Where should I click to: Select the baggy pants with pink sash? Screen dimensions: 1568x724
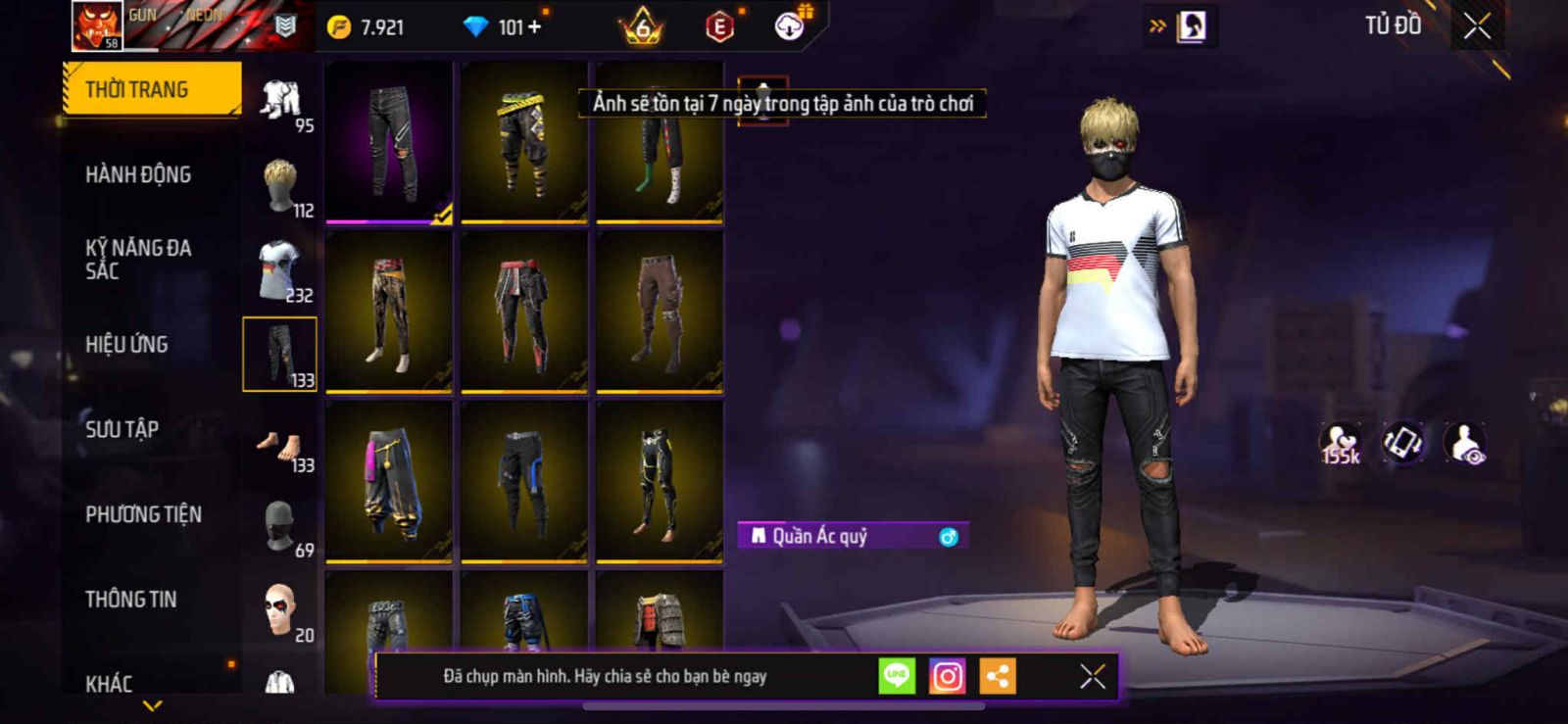coord(389,481)
